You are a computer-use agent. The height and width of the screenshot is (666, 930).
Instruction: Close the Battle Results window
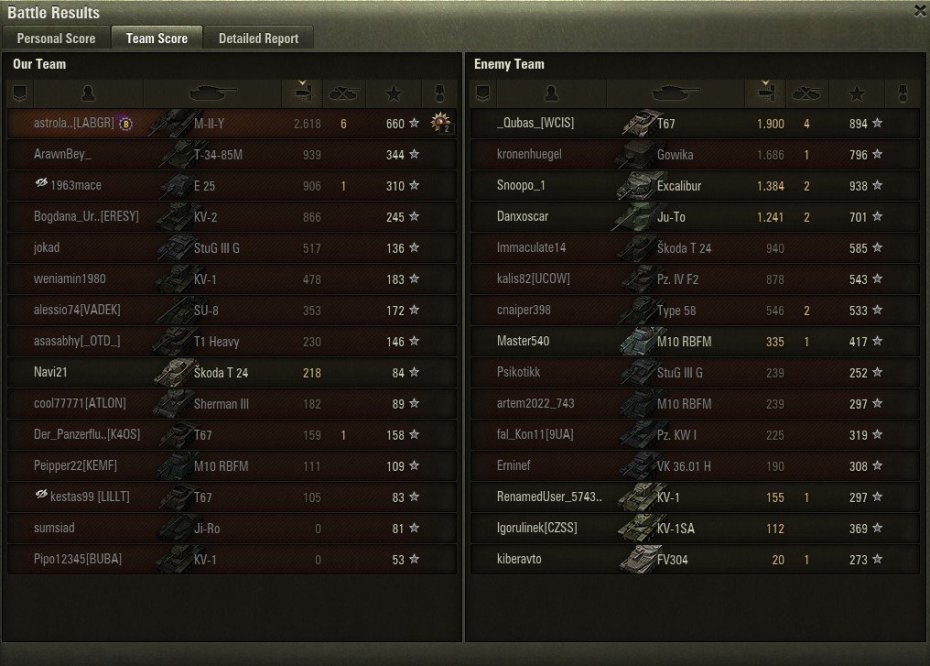tap(919, 11)
